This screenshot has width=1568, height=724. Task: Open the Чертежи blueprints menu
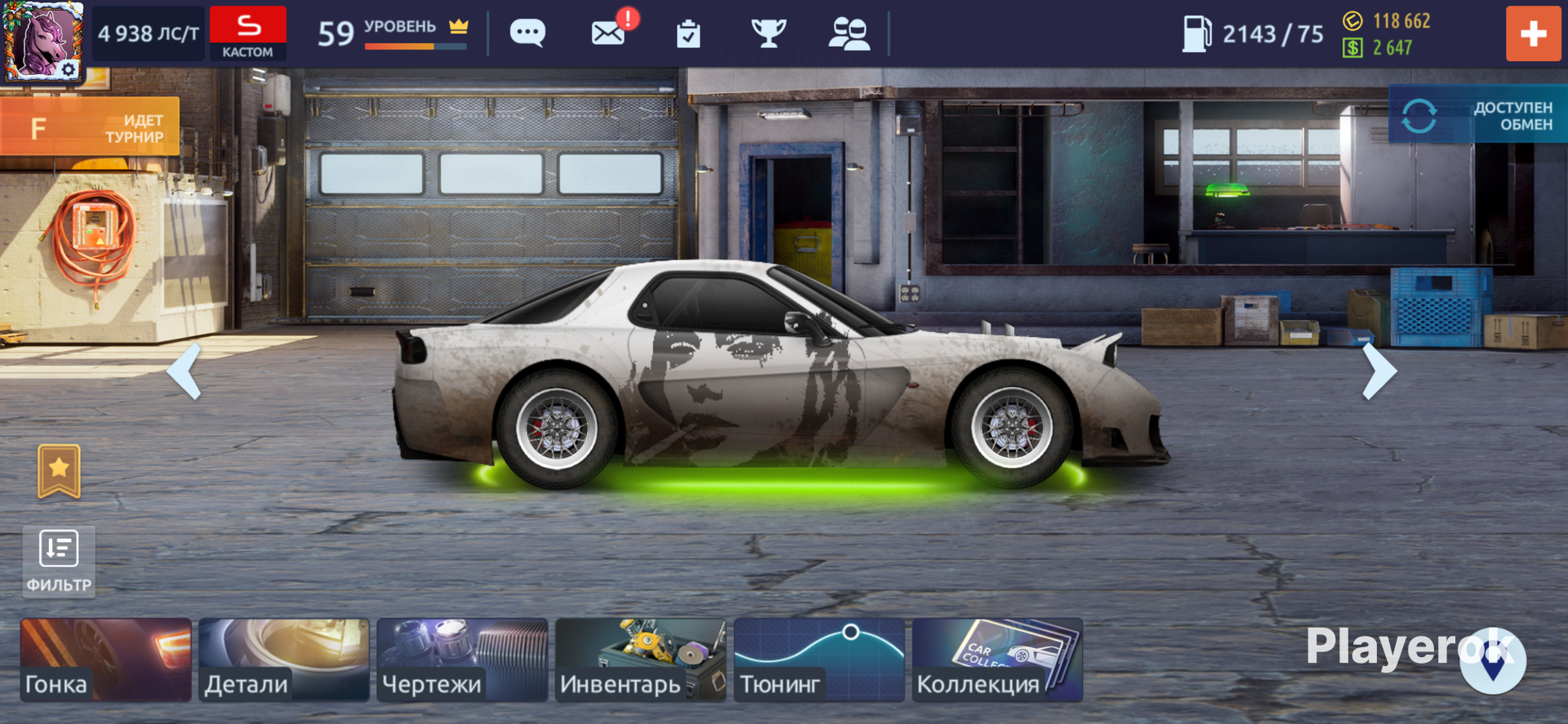click(462, 660)
